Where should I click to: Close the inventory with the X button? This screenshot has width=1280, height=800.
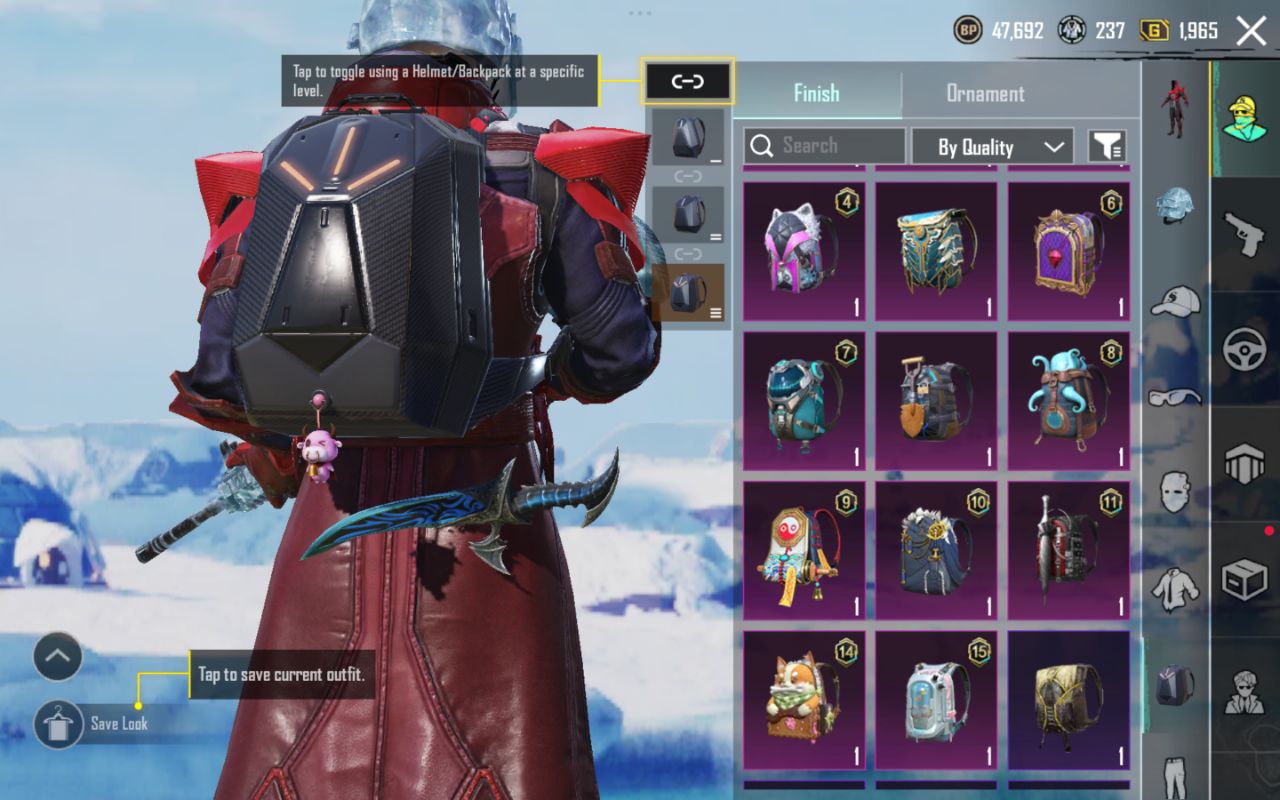(1251, 31)
